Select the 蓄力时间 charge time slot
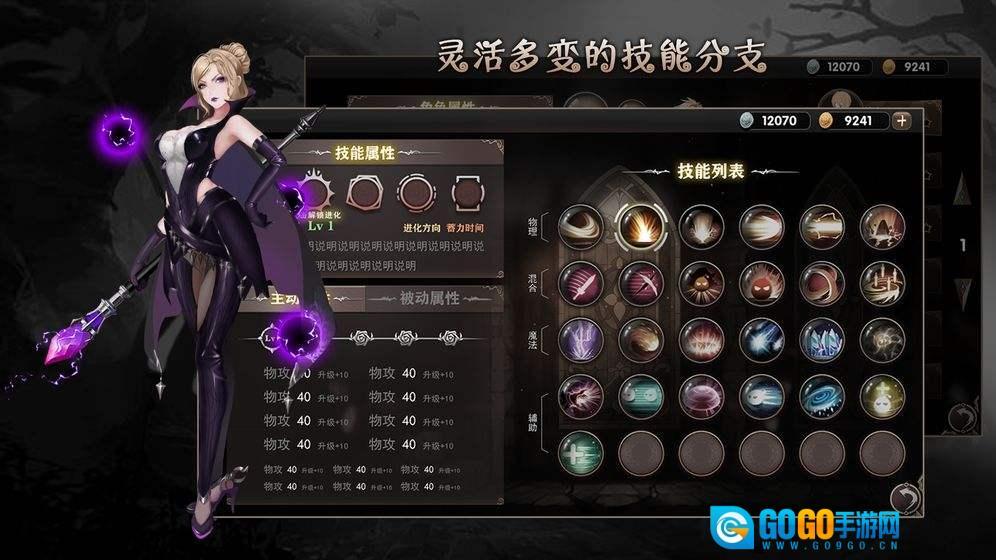996x560 pixels. (467, 192)
